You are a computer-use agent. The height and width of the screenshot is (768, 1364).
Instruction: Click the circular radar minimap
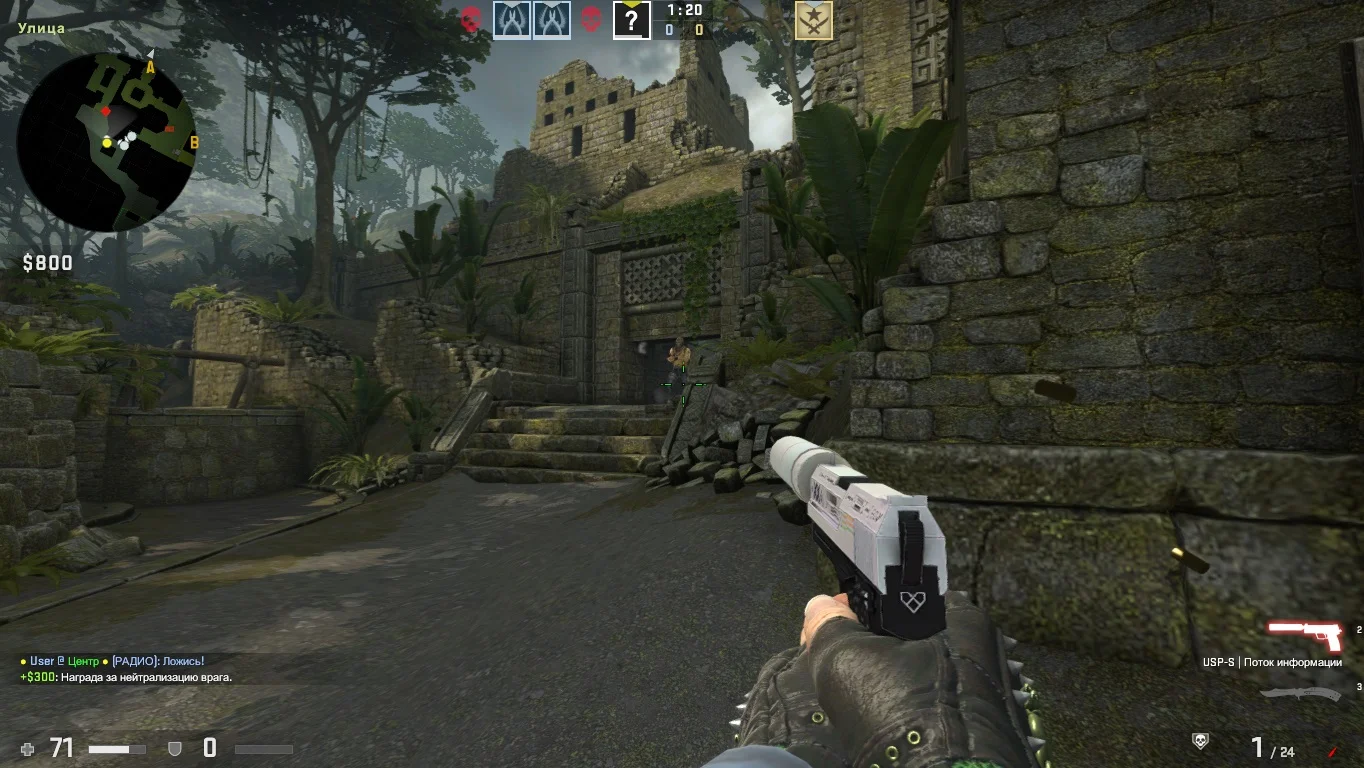pyautogui.click(x=106, y=141)
